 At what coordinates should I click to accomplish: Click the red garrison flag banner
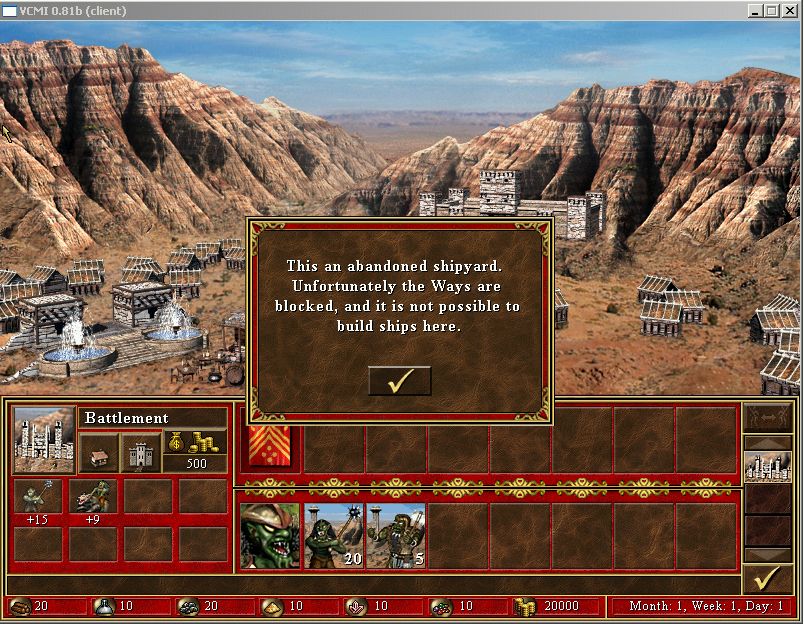click(270, 443)
